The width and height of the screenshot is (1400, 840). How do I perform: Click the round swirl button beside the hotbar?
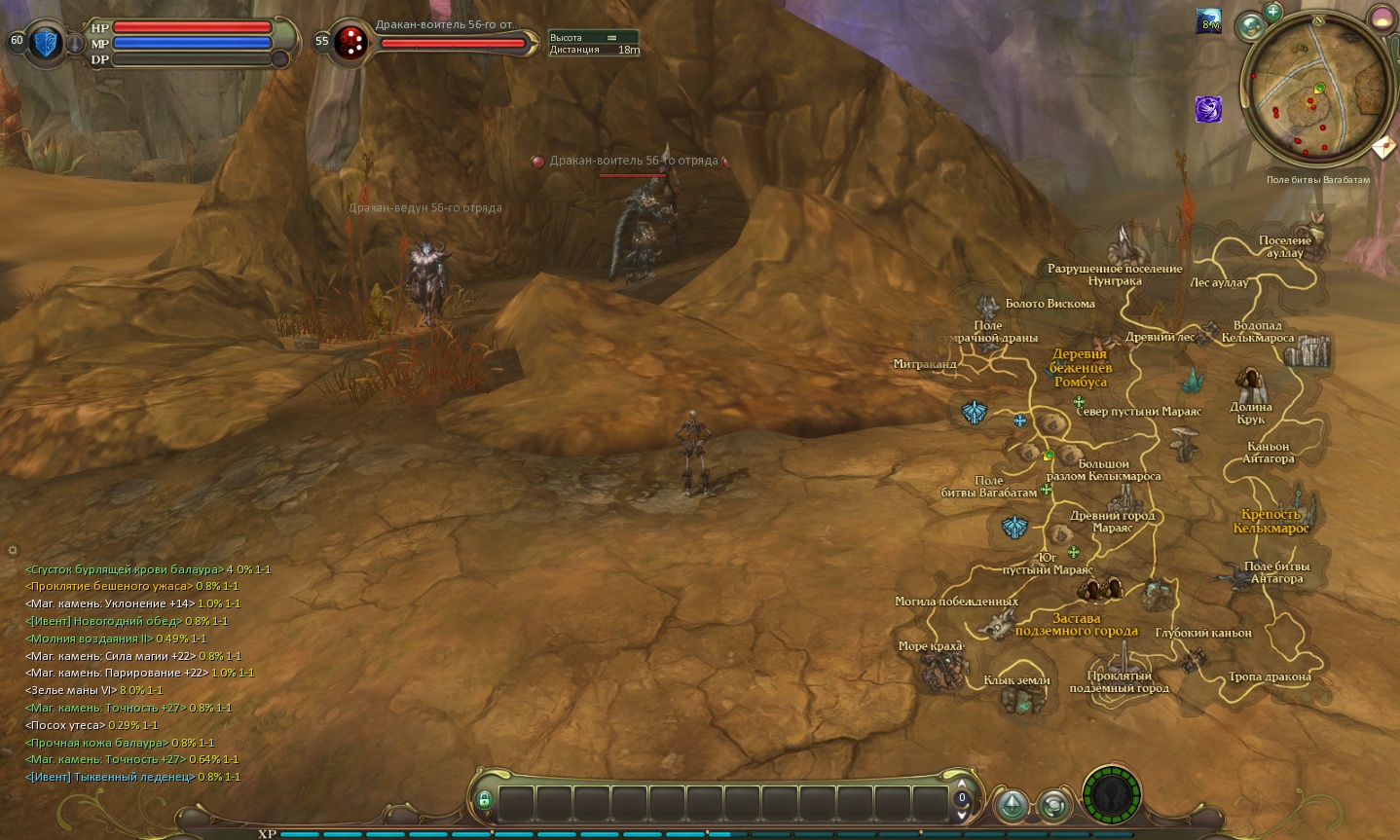pos(1053,805)
